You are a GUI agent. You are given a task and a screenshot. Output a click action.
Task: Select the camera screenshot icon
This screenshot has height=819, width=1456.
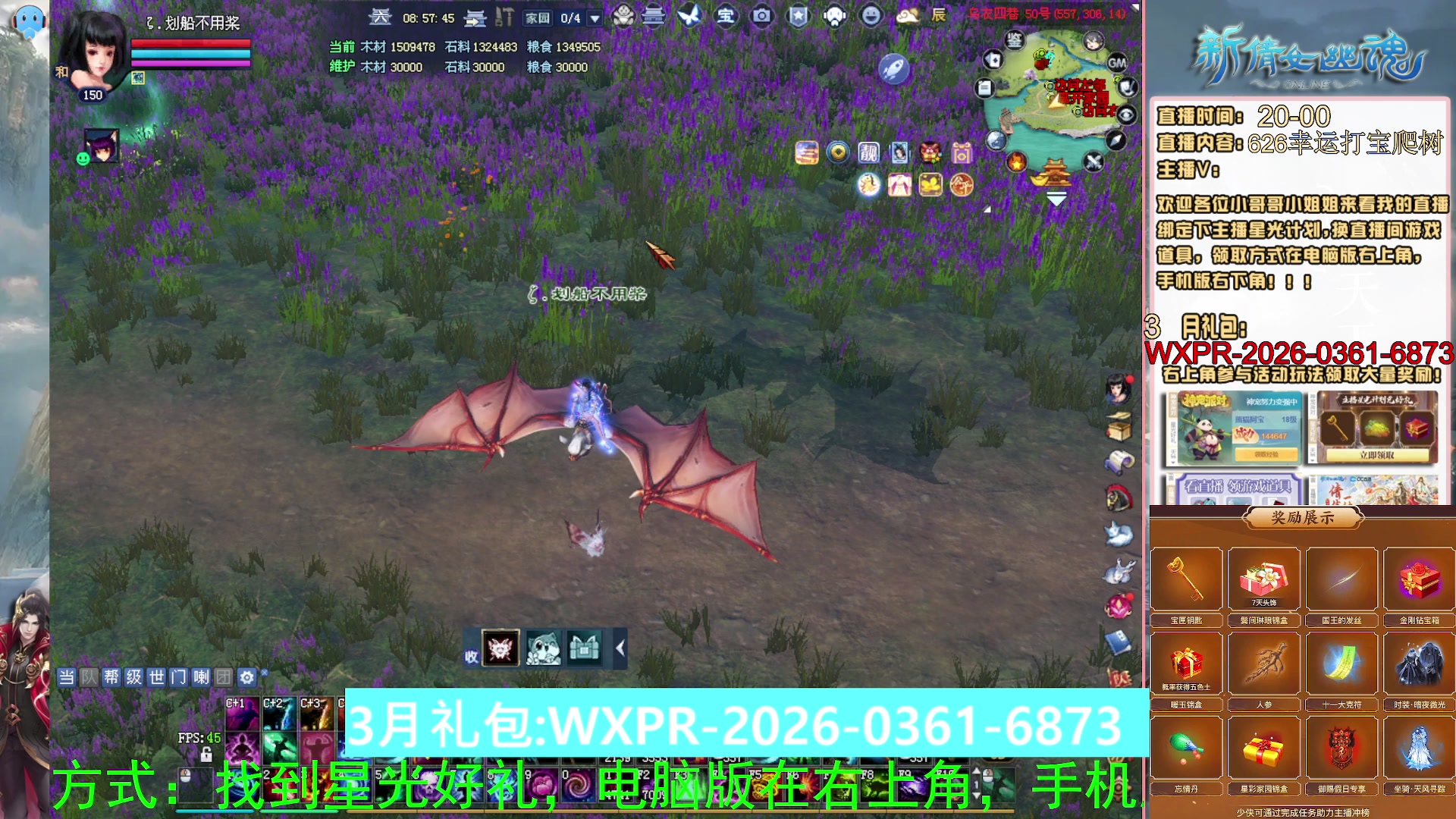coord(761,15)
